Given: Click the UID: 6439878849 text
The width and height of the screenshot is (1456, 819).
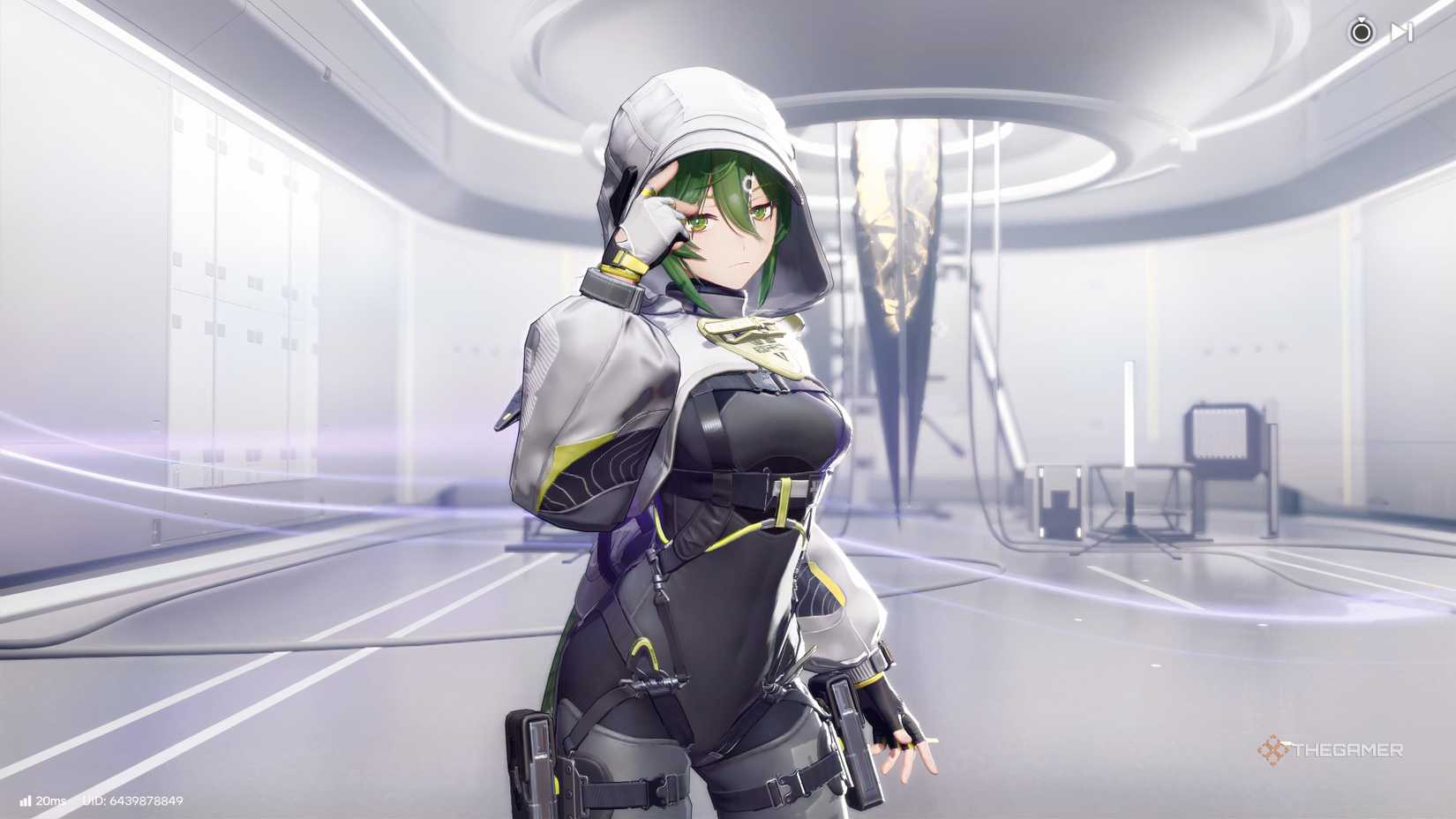Looking at the screenshot, I should pos(132,801).
